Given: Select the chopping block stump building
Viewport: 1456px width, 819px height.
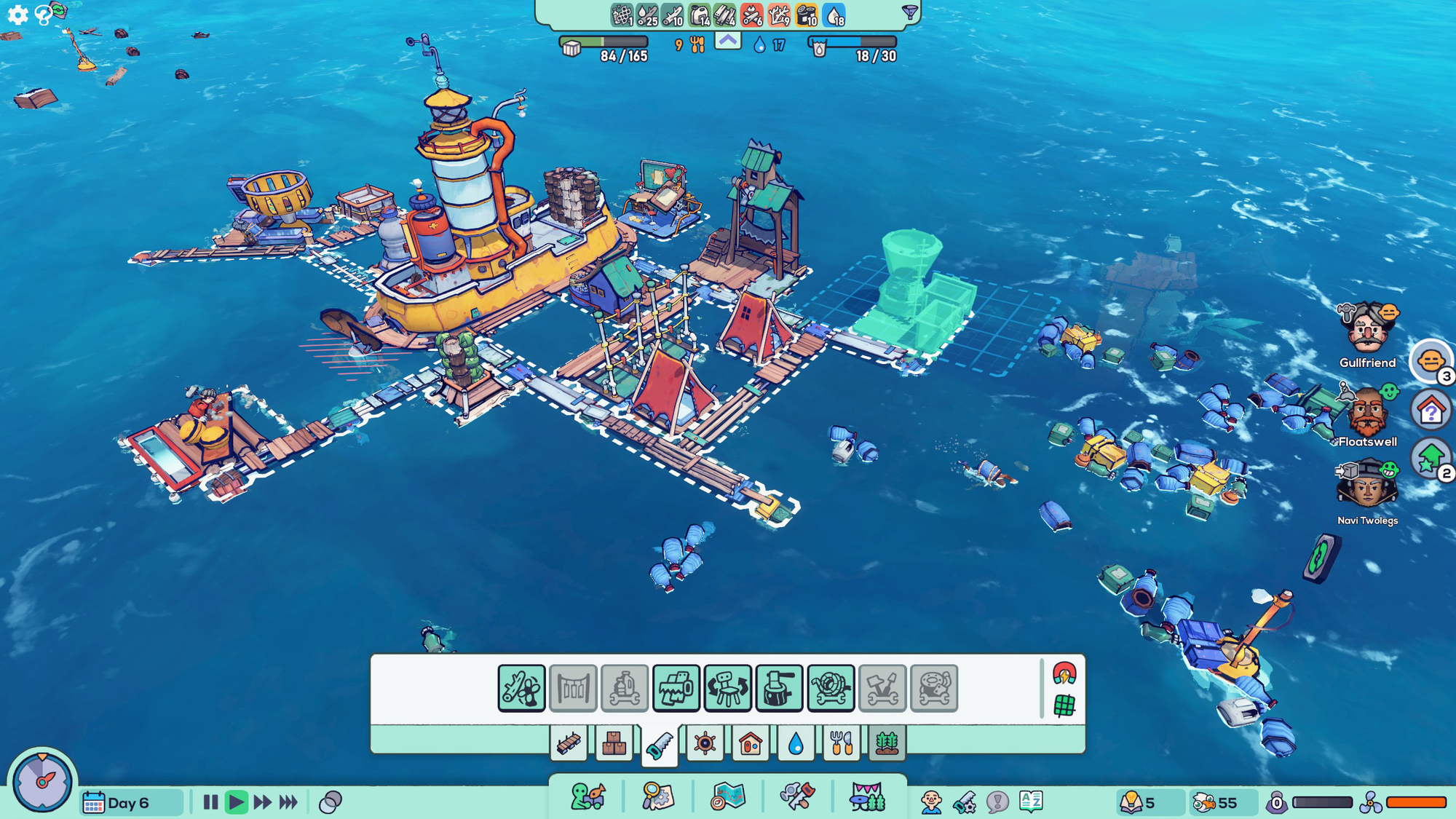Looking at the screenshot, I should pos(779,688).
